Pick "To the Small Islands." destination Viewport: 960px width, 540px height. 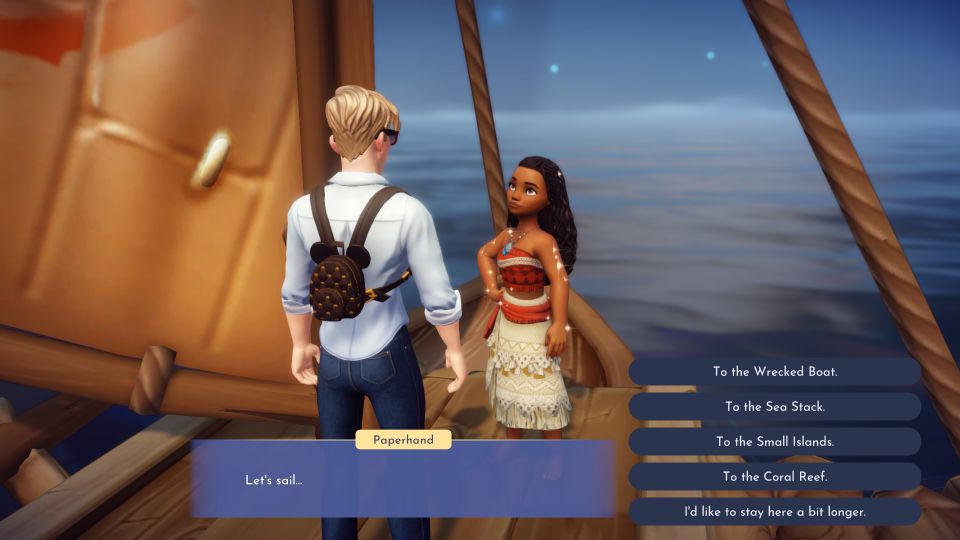(775, 442)
